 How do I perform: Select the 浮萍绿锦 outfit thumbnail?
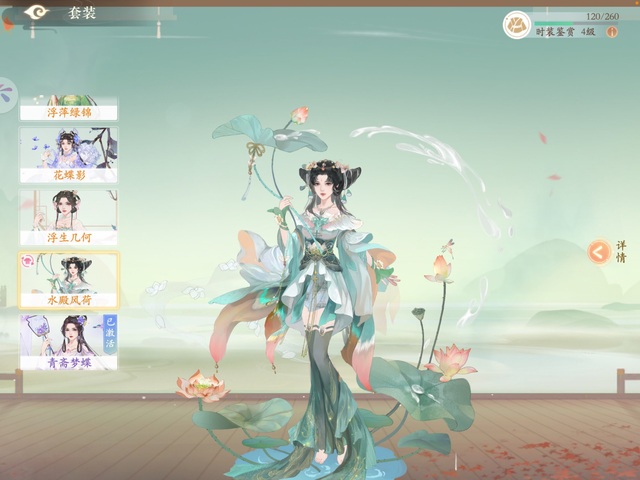click(68, 109)
